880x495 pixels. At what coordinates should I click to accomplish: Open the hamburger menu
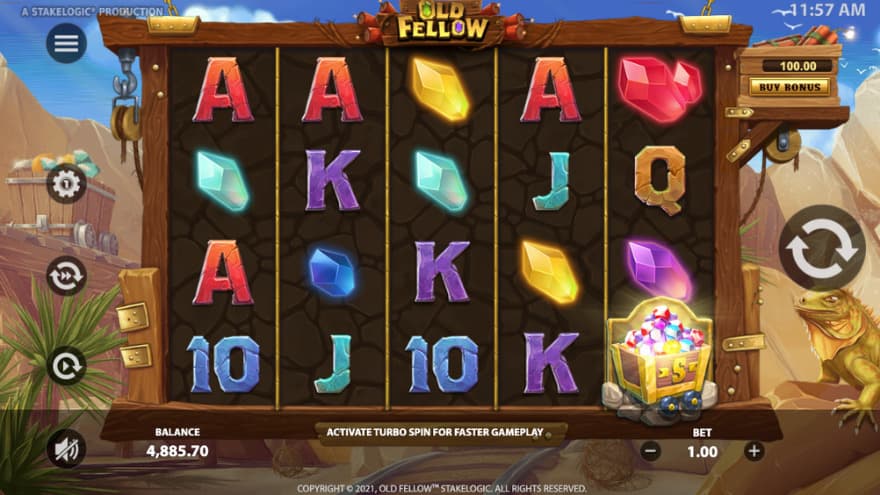66,43
